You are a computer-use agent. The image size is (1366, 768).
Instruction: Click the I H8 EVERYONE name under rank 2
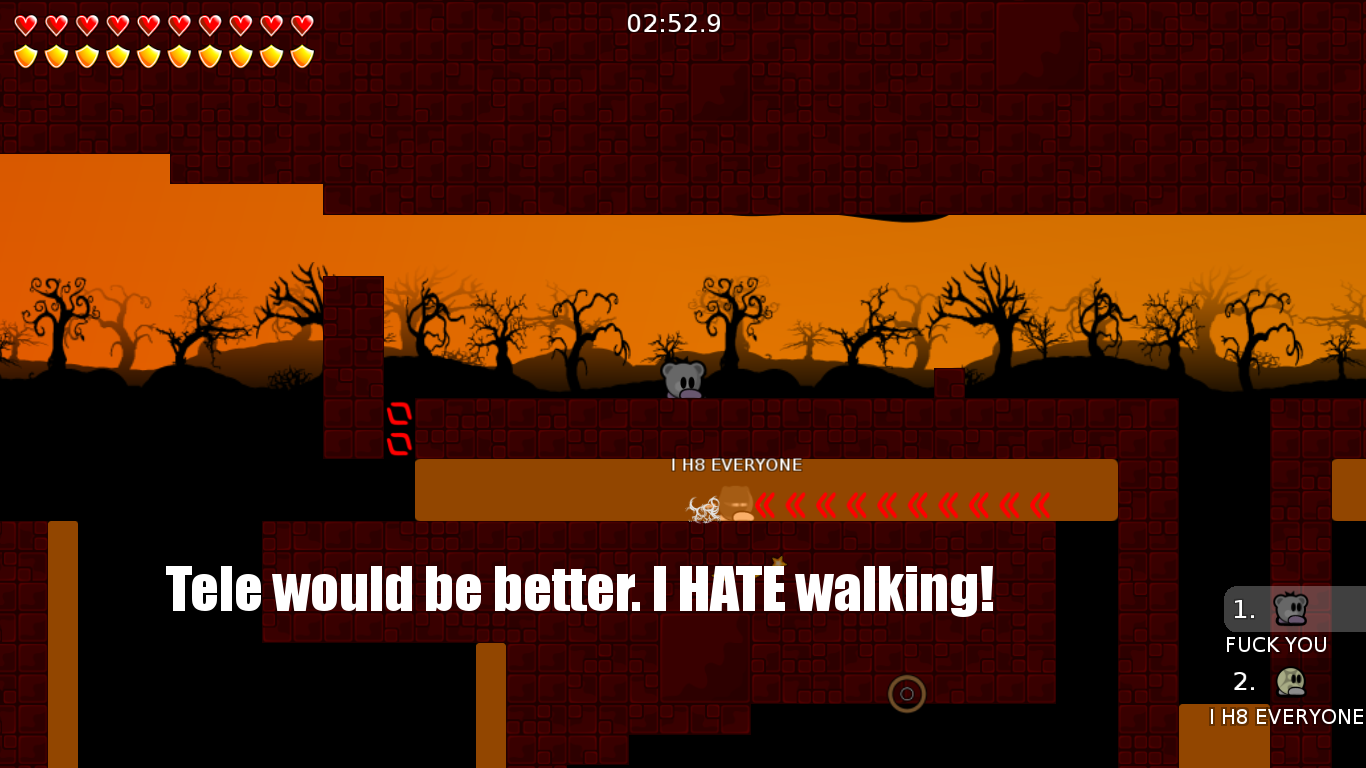click(1285, 717)
